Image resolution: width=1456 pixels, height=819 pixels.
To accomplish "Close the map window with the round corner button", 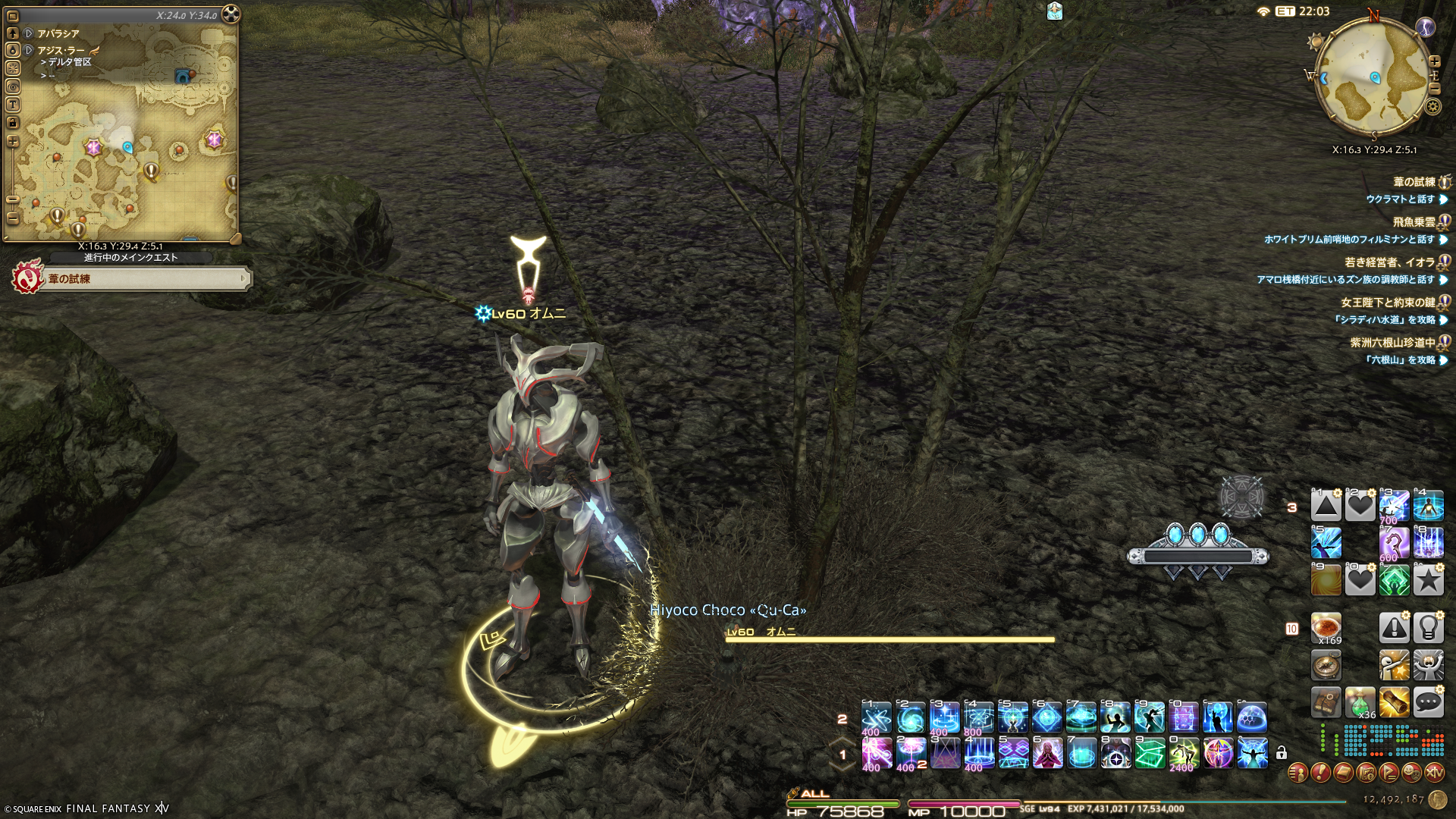I will 231,14.
